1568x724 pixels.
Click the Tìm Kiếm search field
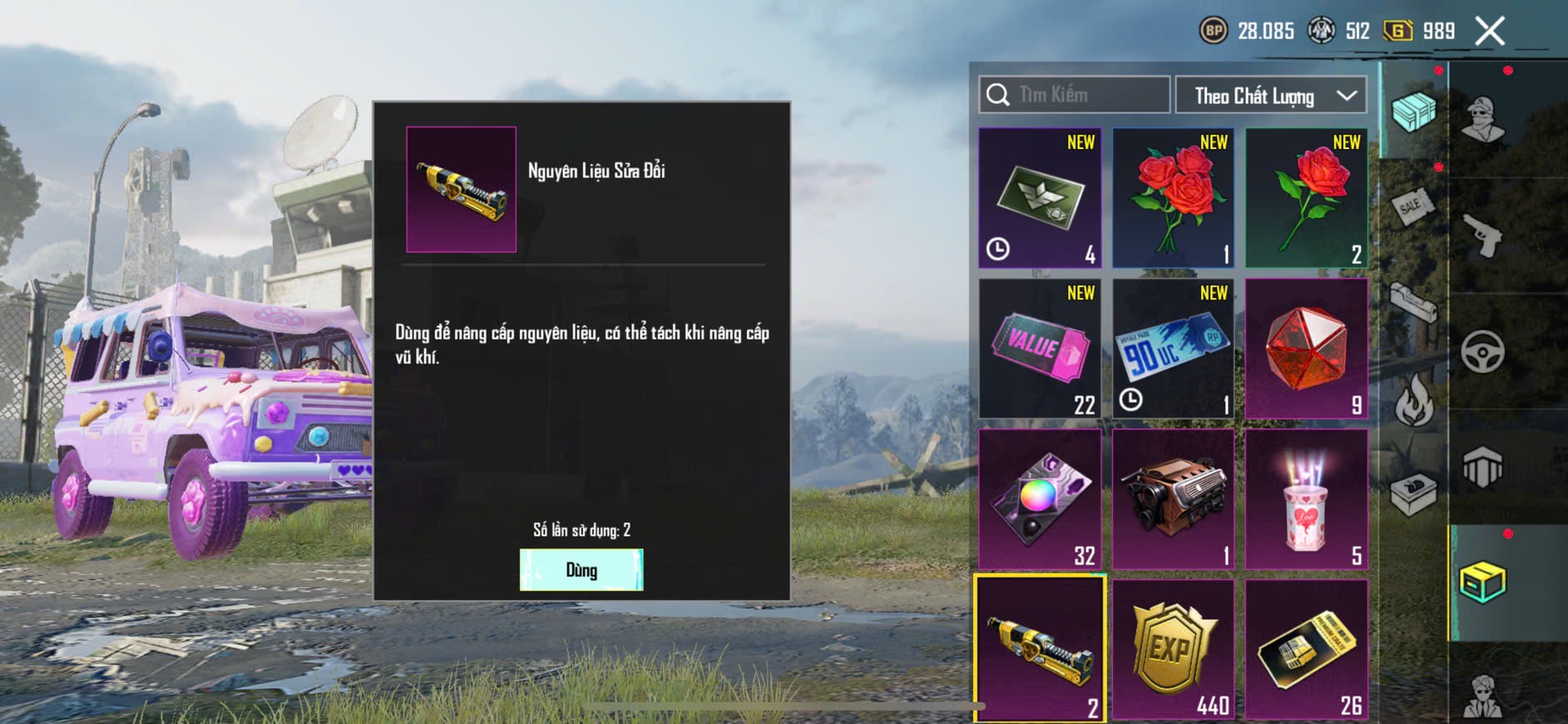coord(1075,95)
